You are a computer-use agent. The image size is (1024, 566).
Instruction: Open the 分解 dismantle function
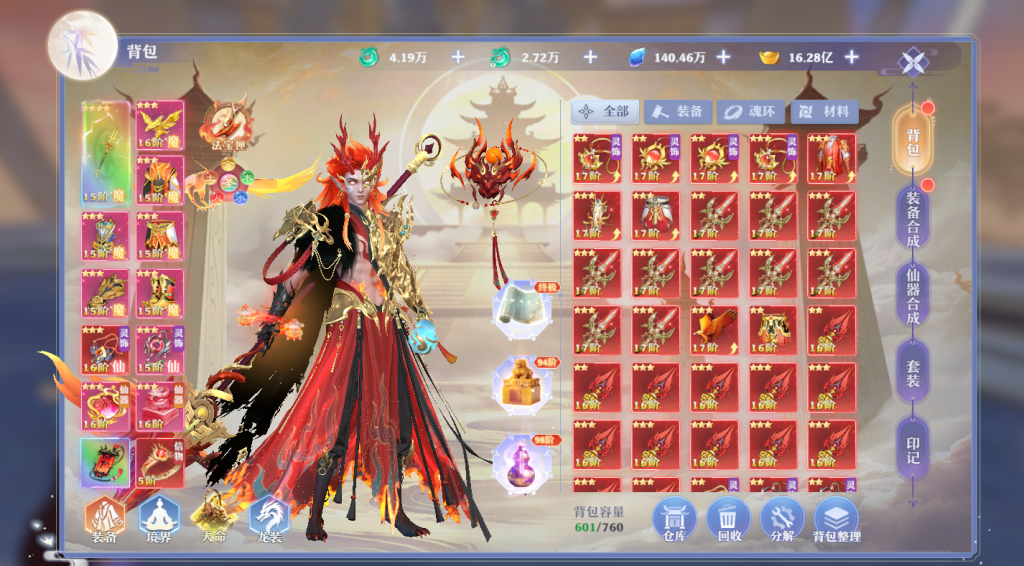(782, 520)
